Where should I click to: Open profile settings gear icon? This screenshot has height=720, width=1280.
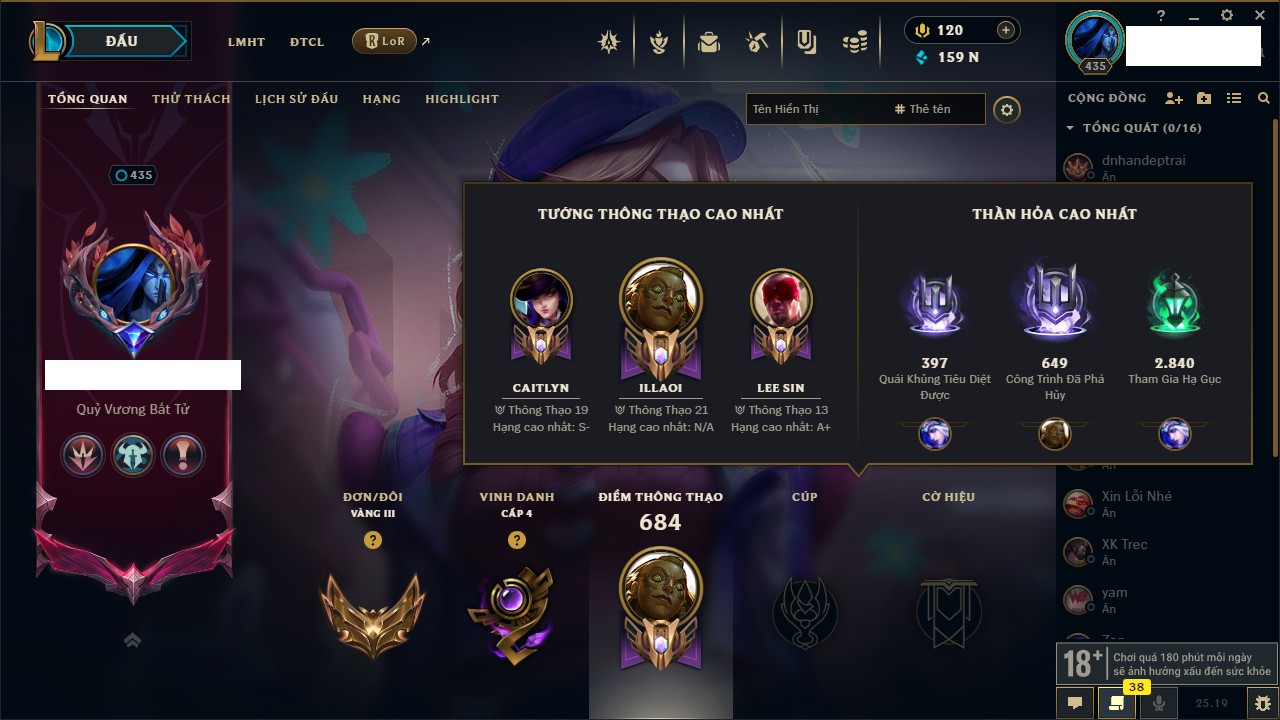[x=1007, y=109]
